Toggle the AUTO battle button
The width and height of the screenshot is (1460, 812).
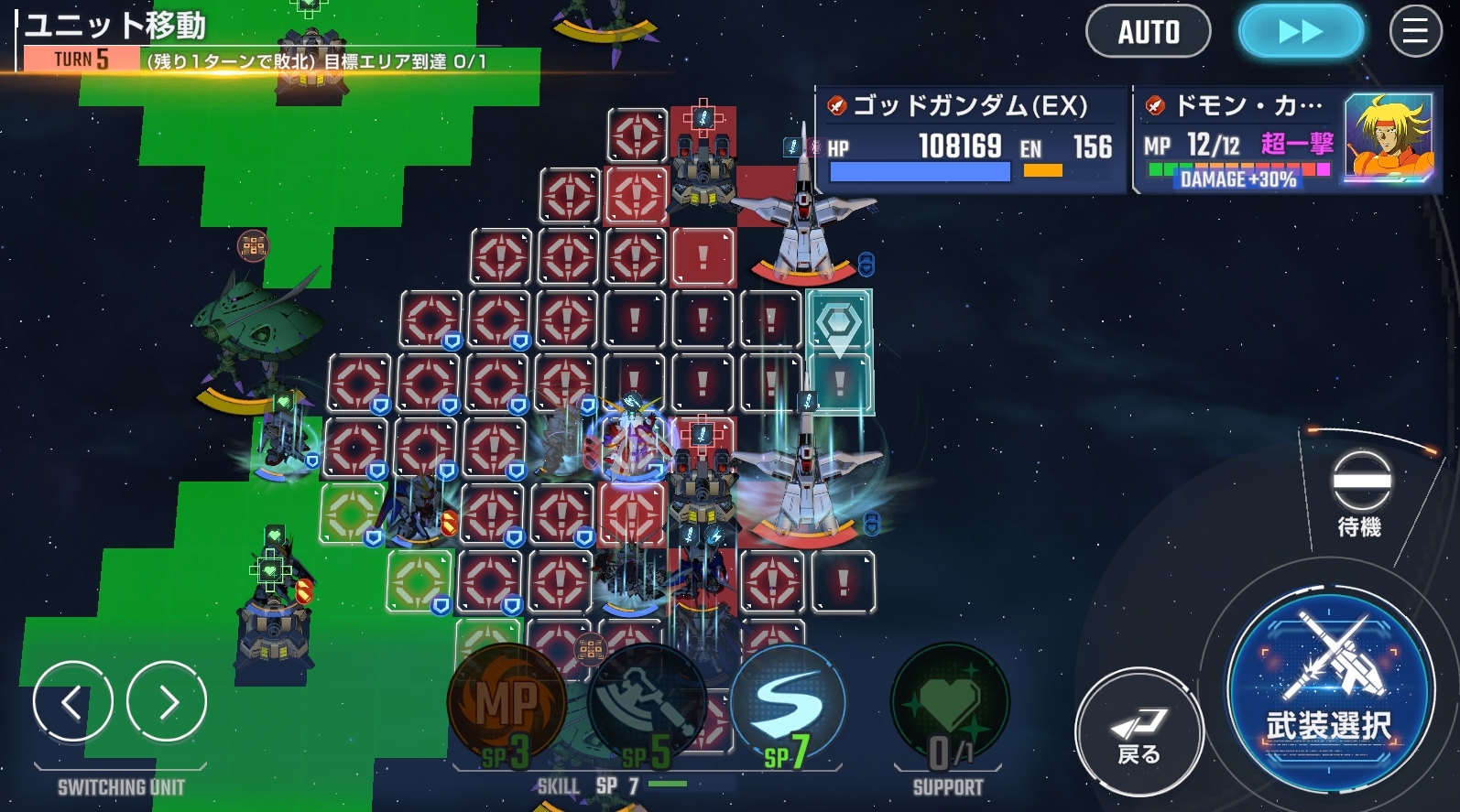1148,32
